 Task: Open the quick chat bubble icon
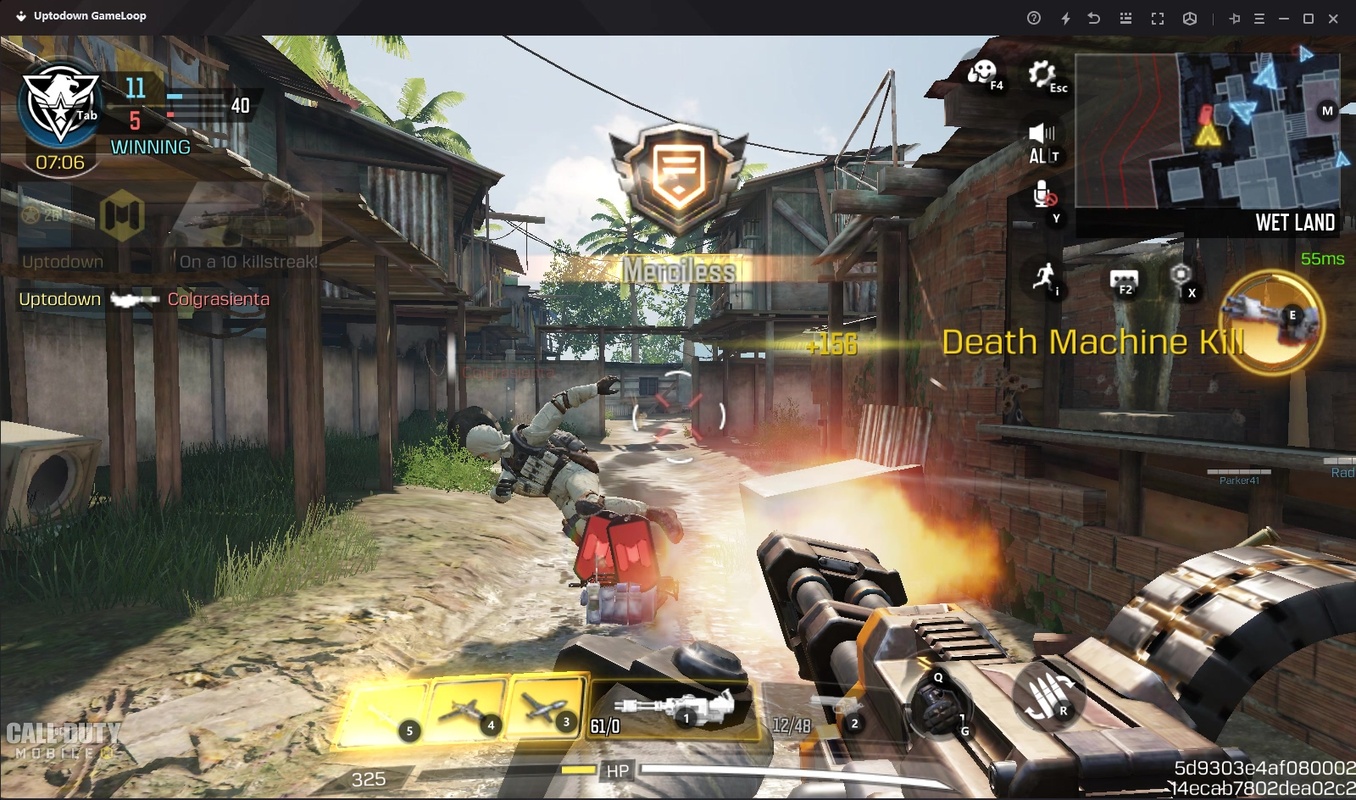[1124, 279]
